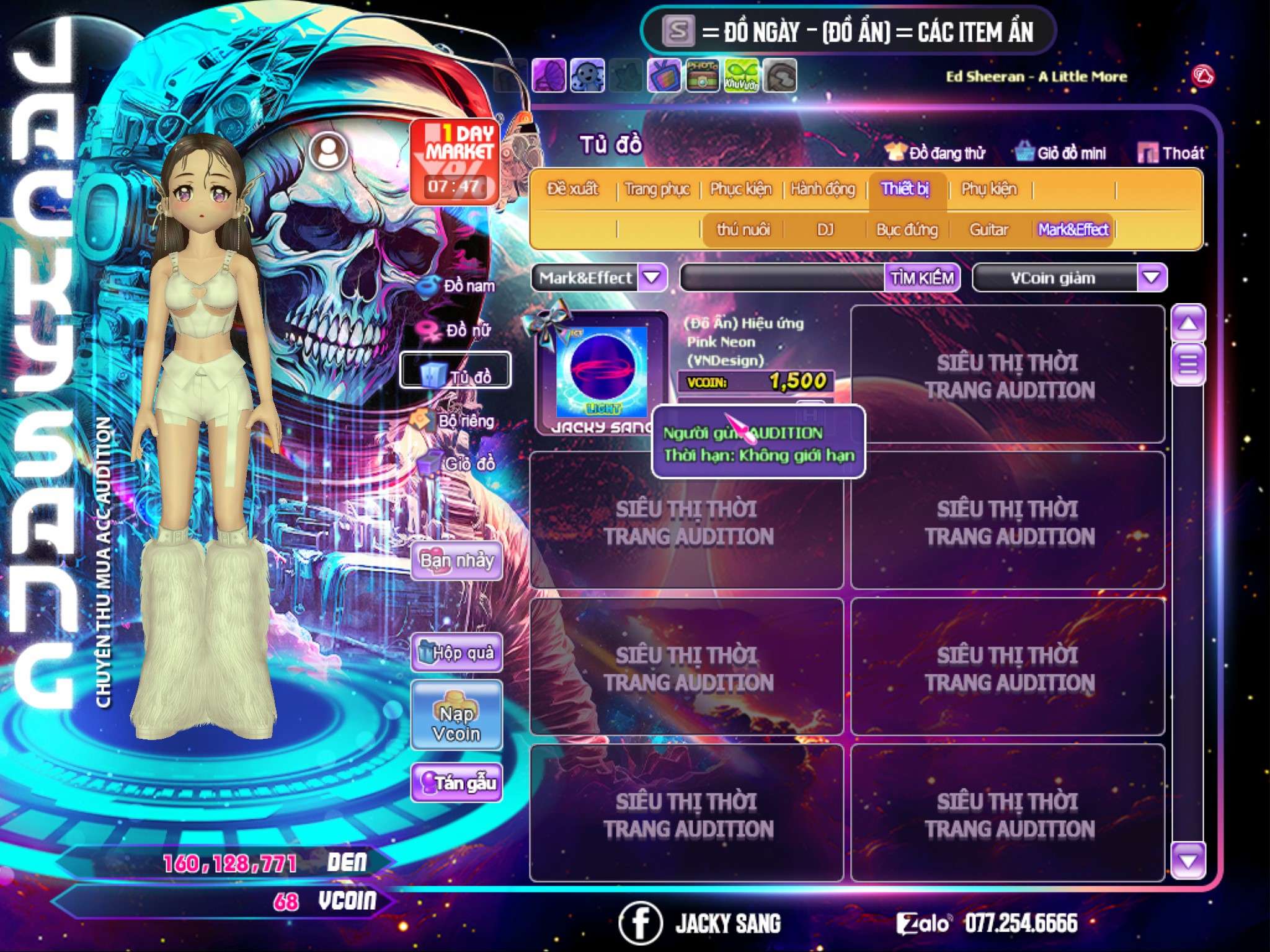Viewport: 1270px width, 952px height.
Task: Open the Hộp quà gift box
Action: tap(456, 653)
